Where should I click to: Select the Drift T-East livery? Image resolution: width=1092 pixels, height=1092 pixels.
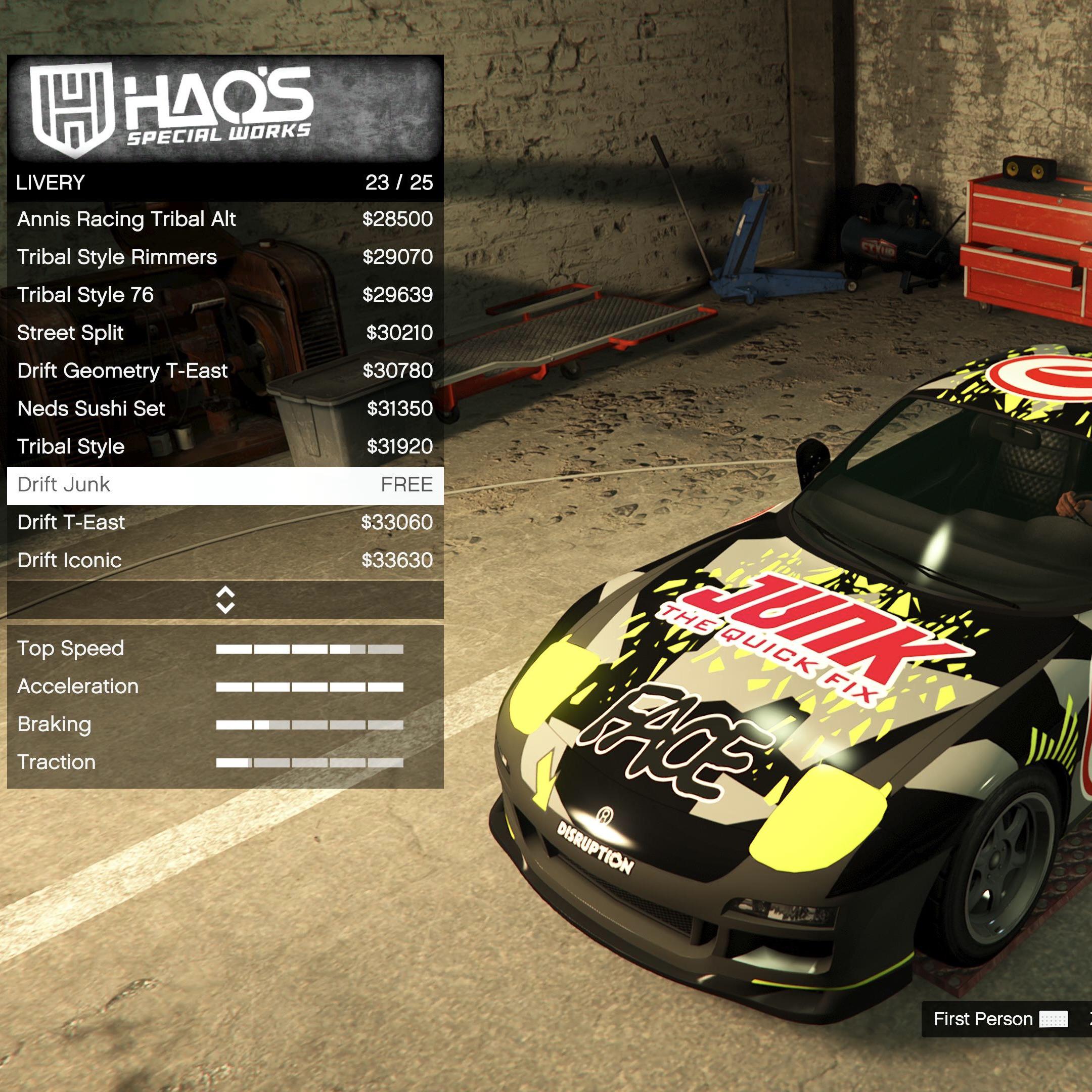(x=225, y=523)
